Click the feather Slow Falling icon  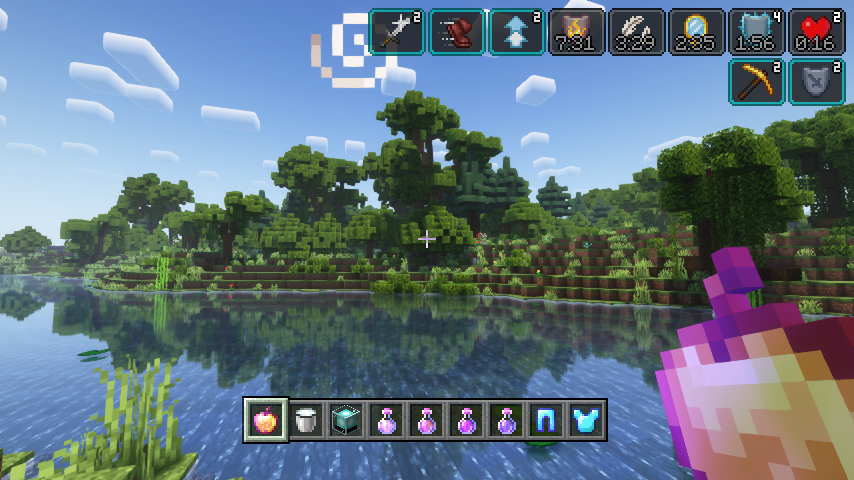tap(637, 31)
